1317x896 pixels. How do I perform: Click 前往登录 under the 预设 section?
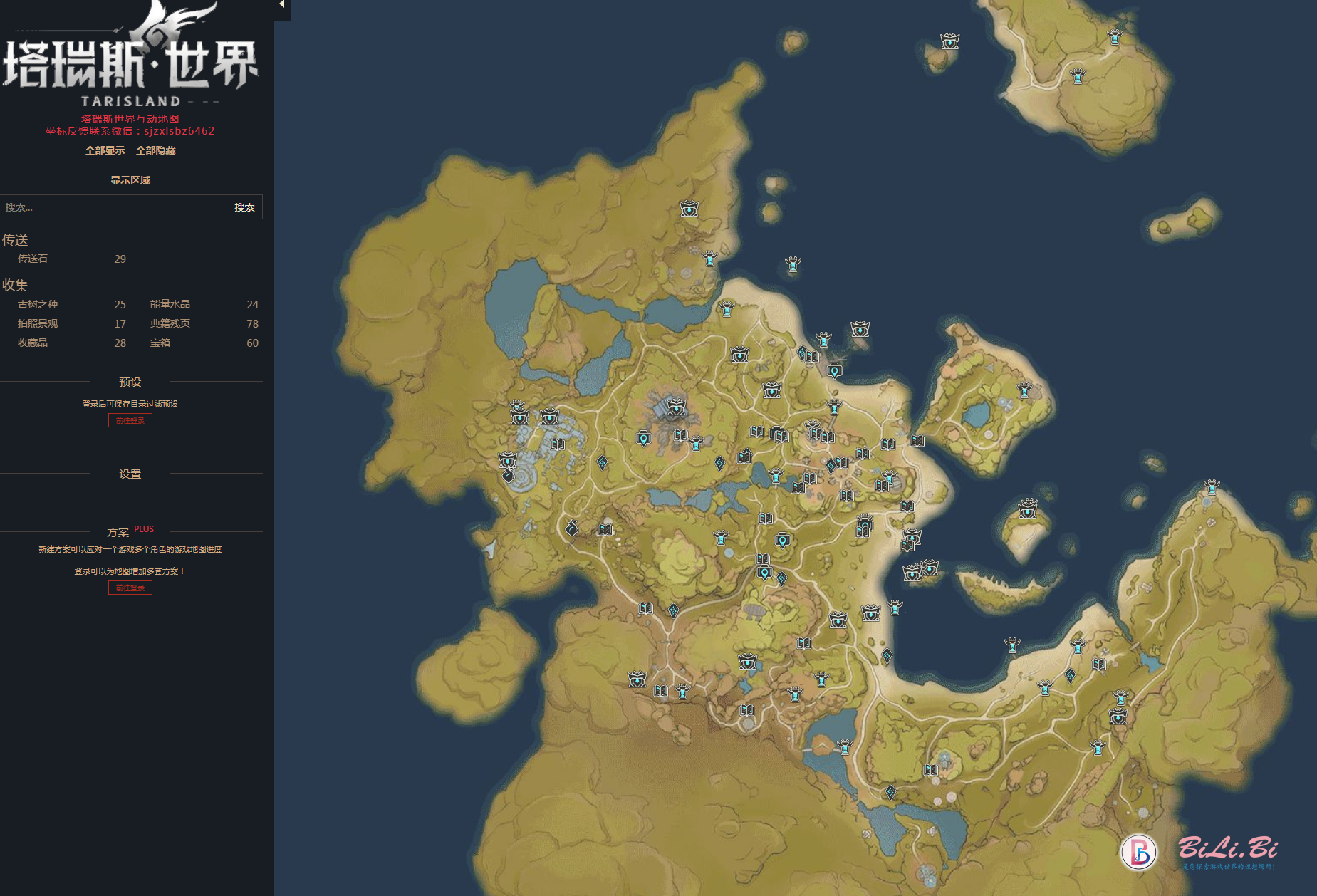(130, 420)
